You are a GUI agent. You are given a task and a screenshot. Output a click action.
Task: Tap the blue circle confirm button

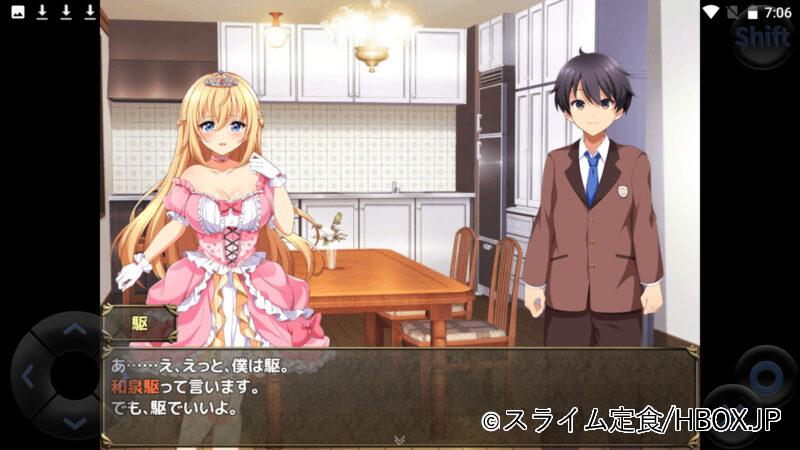click(x=766, y=377)
